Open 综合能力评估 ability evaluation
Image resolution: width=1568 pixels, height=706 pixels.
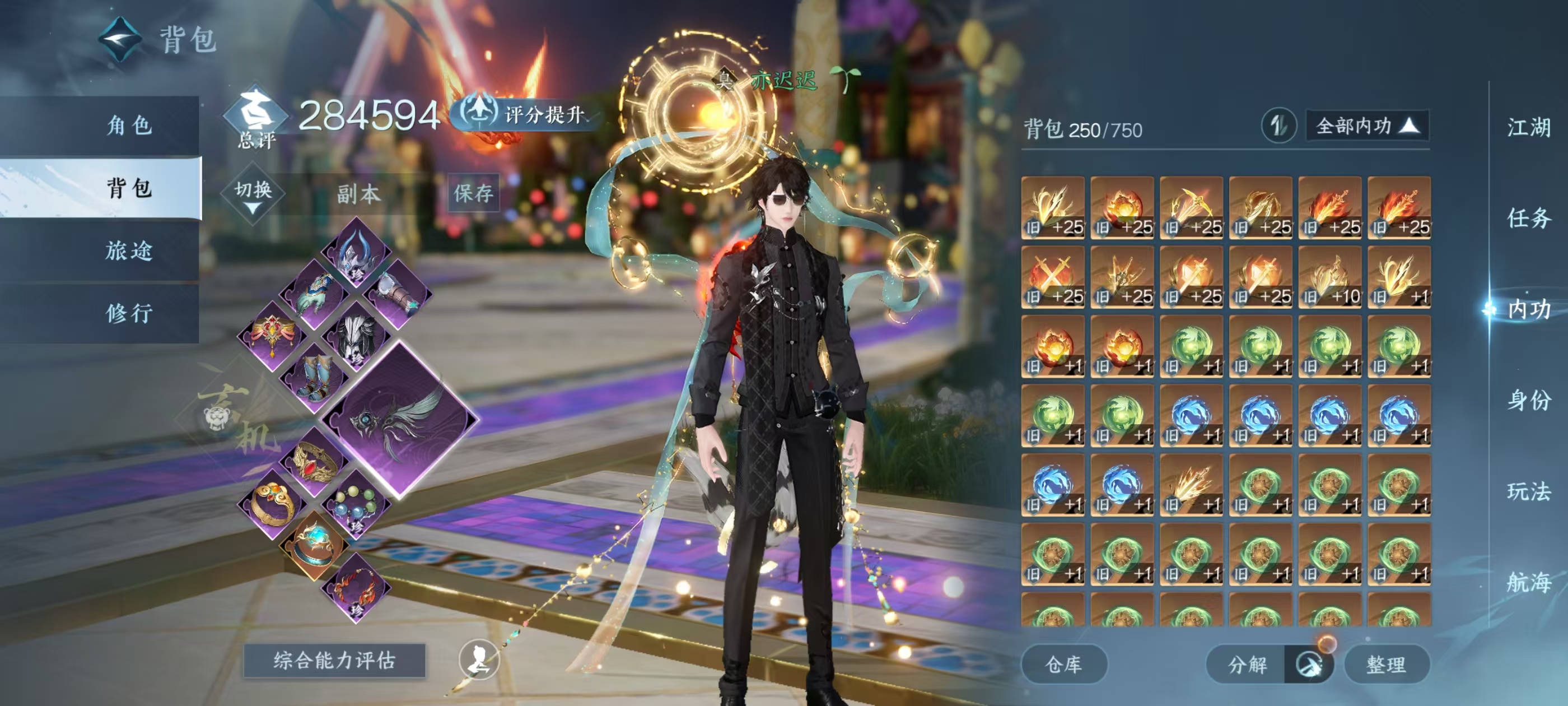click(334, 660)
